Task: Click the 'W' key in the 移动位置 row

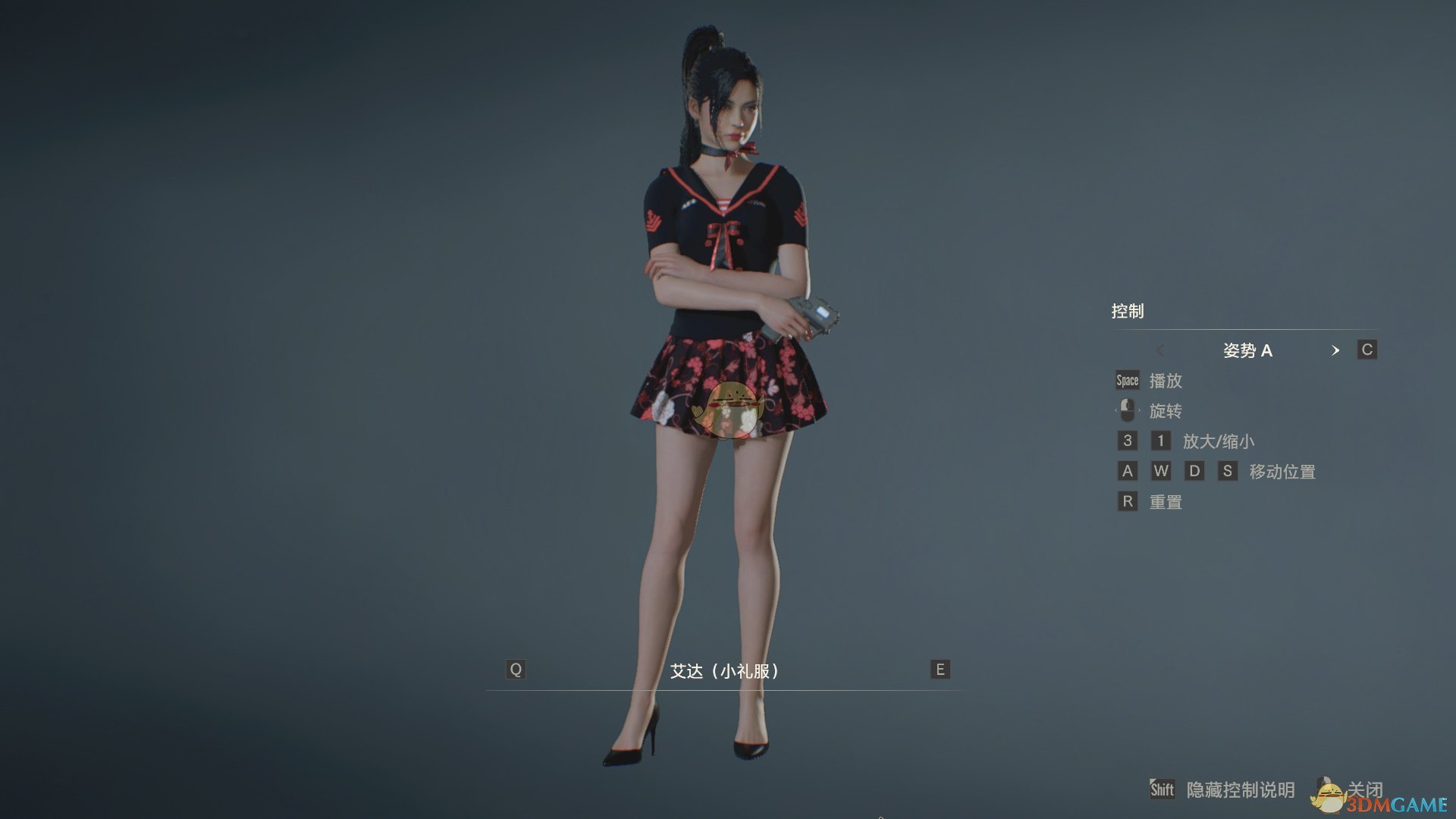Action: coord(1161,471)
